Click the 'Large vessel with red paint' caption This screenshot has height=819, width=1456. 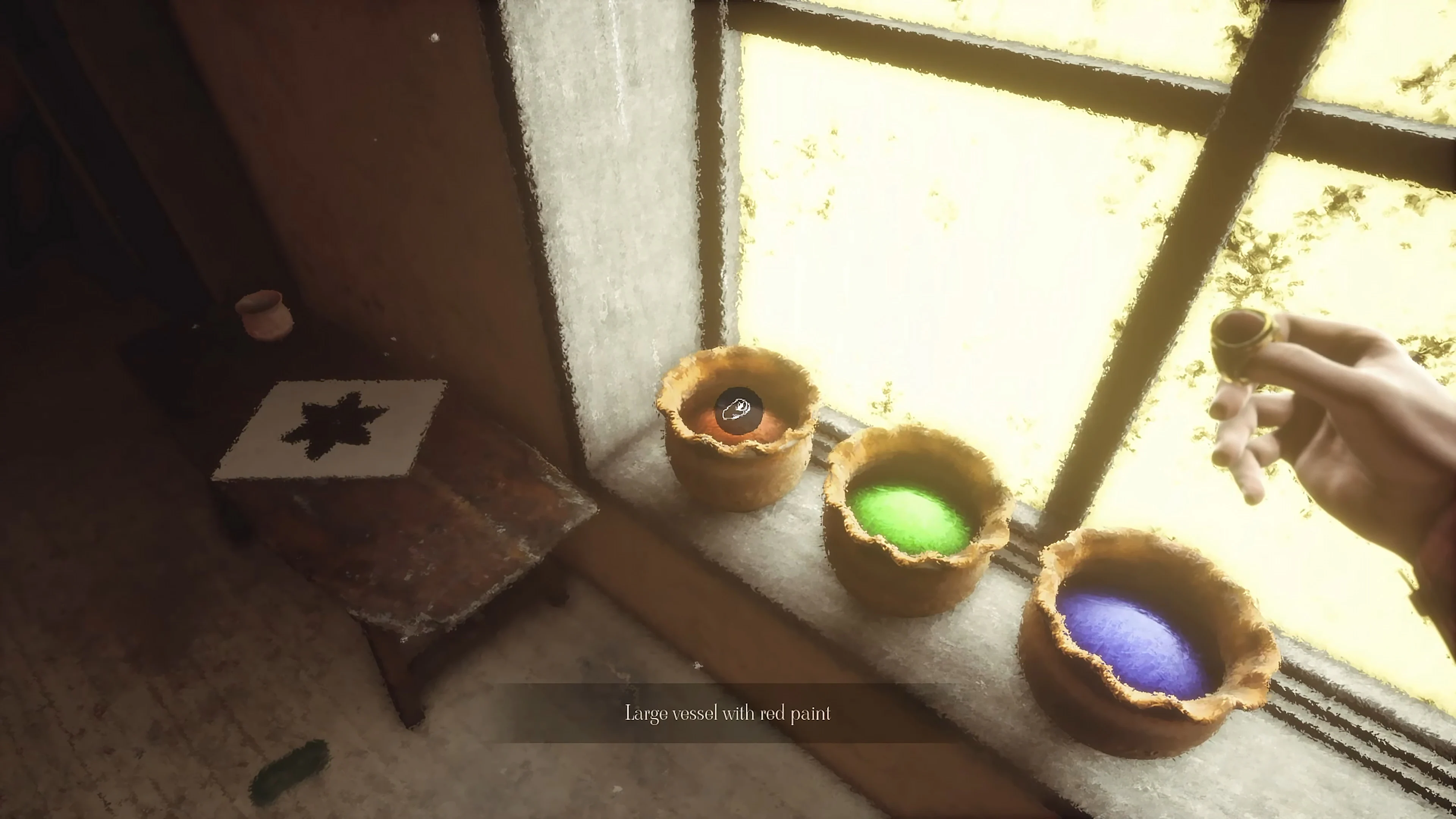coord(728,713)
